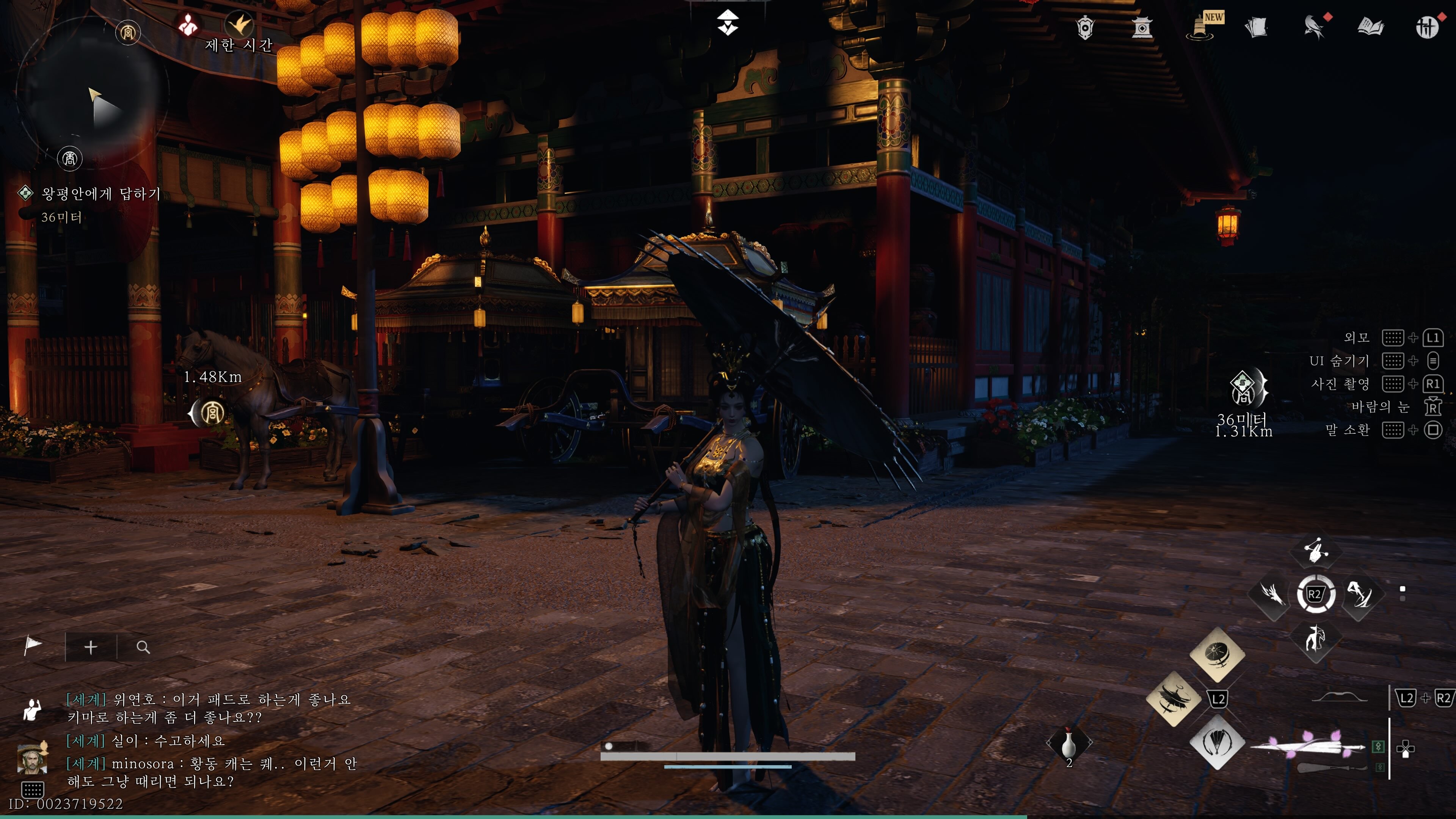Use the white vase healing item
Screen dimensions: 1456x819
click(1068, 744)
